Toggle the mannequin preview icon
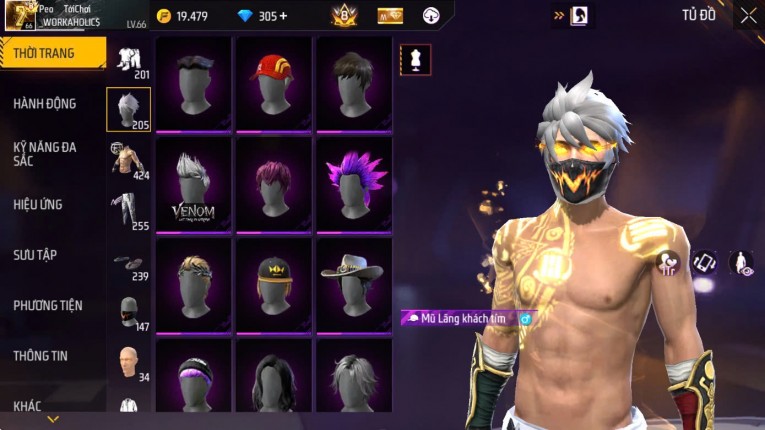This screenshot has height=430, width=765. click(x=415, y=60)
